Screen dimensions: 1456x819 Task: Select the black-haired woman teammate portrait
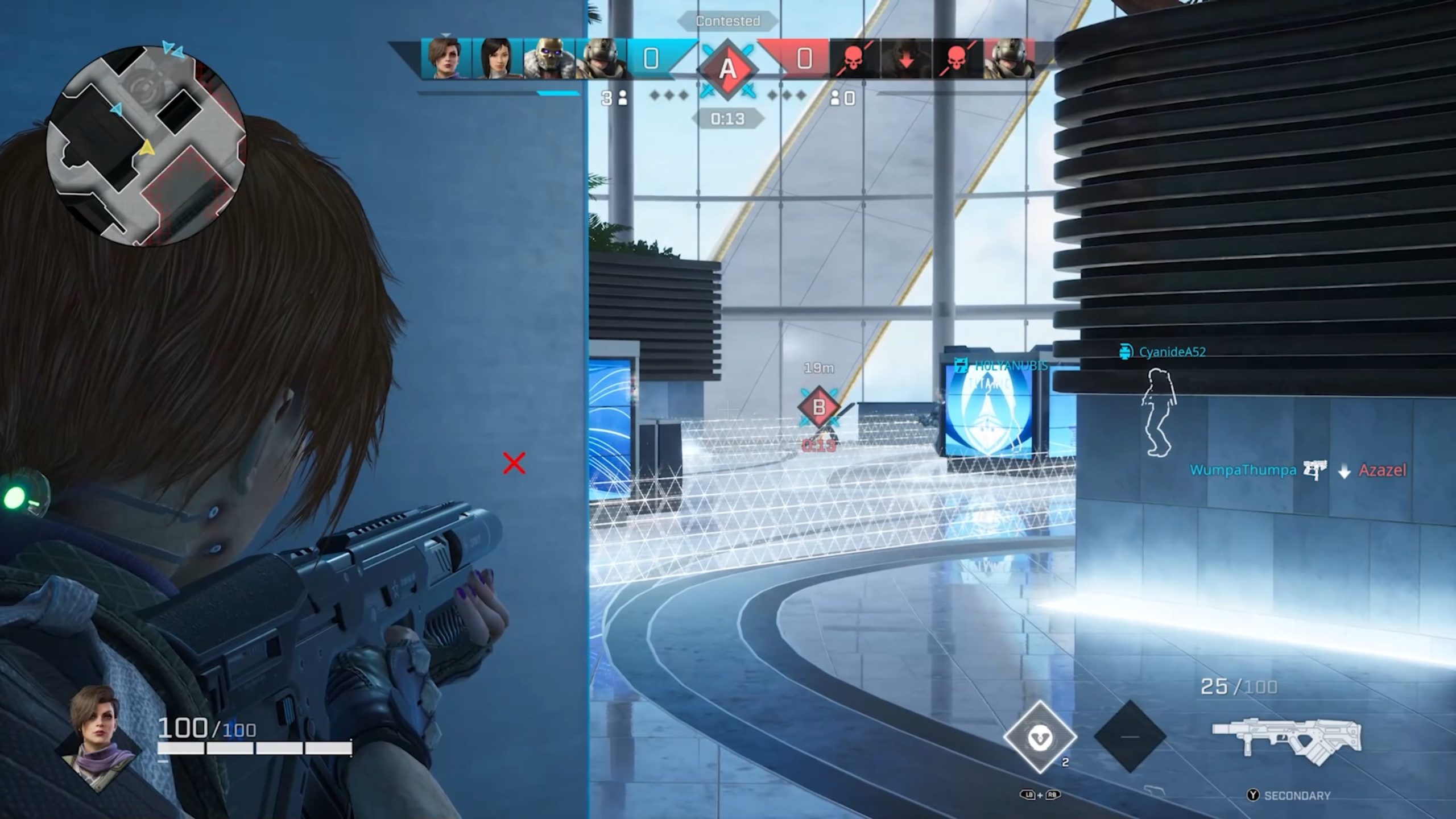496,58
